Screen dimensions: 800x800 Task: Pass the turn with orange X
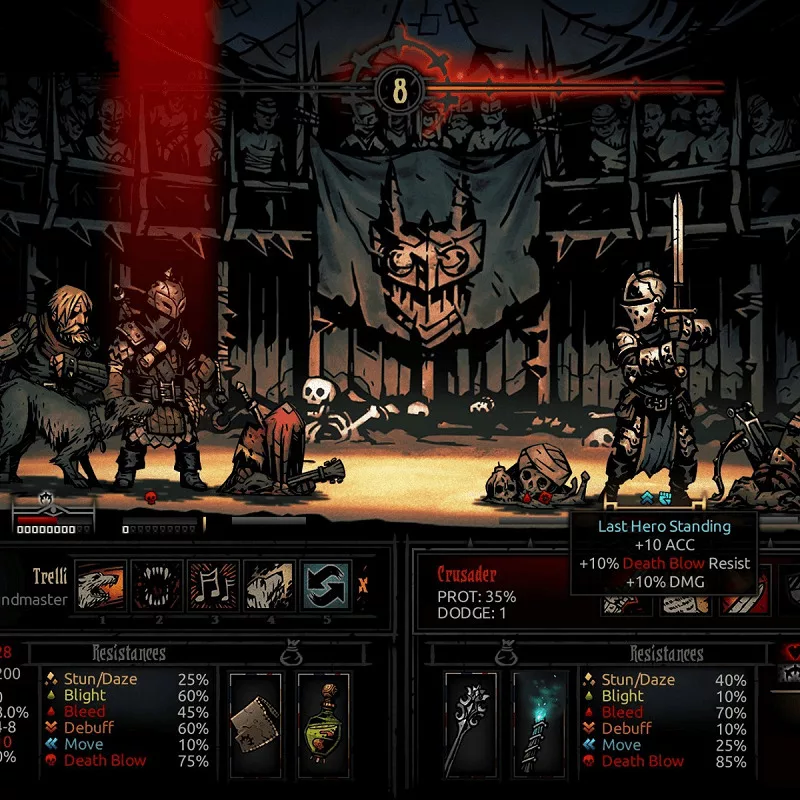(364, 584)
